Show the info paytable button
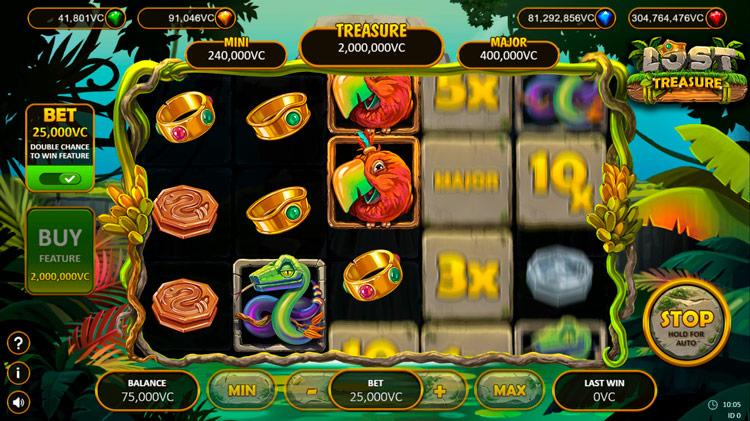This screenshot has width=750, height=421. [x=18, y=373]
